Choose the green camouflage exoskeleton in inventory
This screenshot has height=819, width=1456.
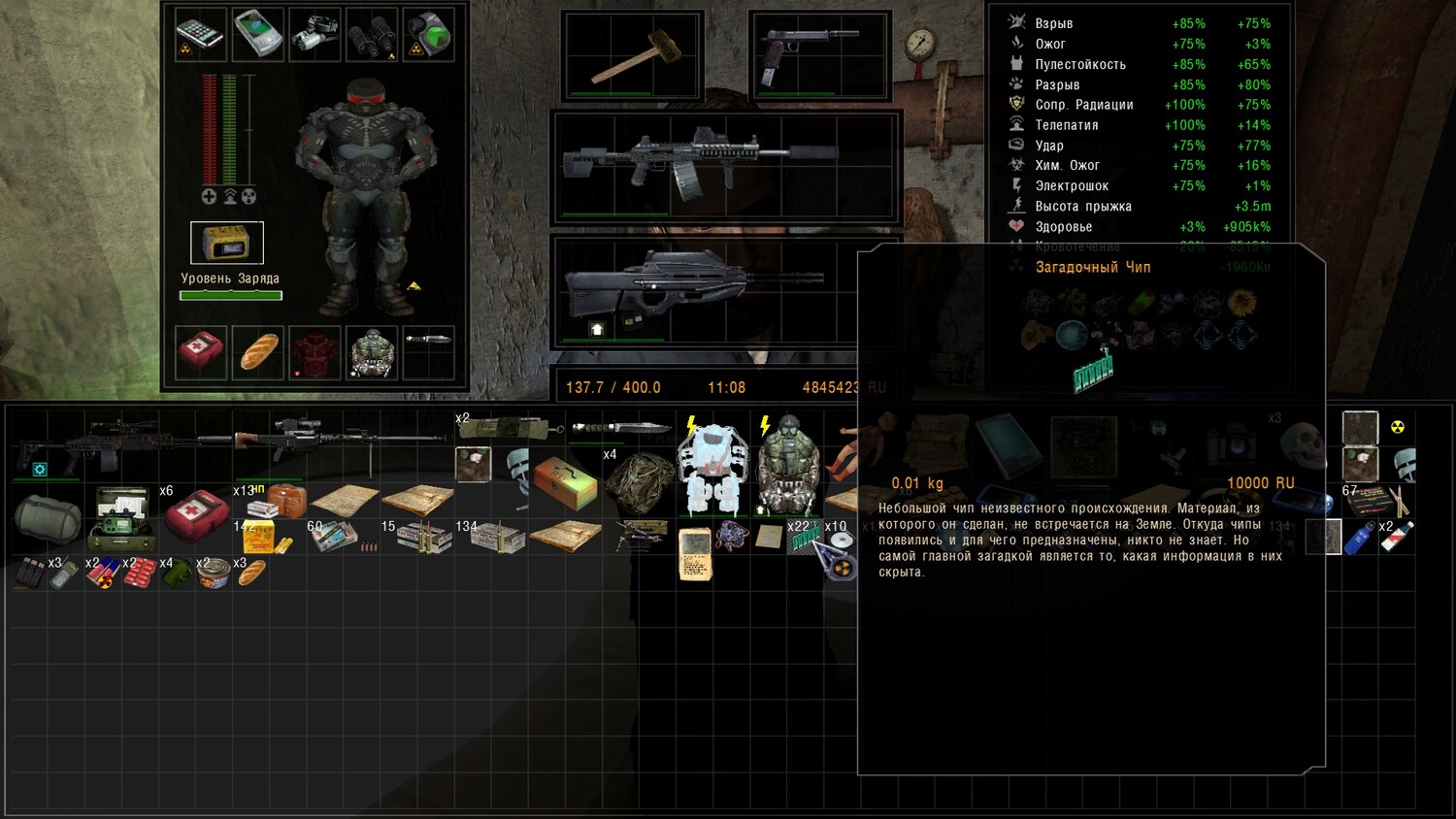point(787,469)
